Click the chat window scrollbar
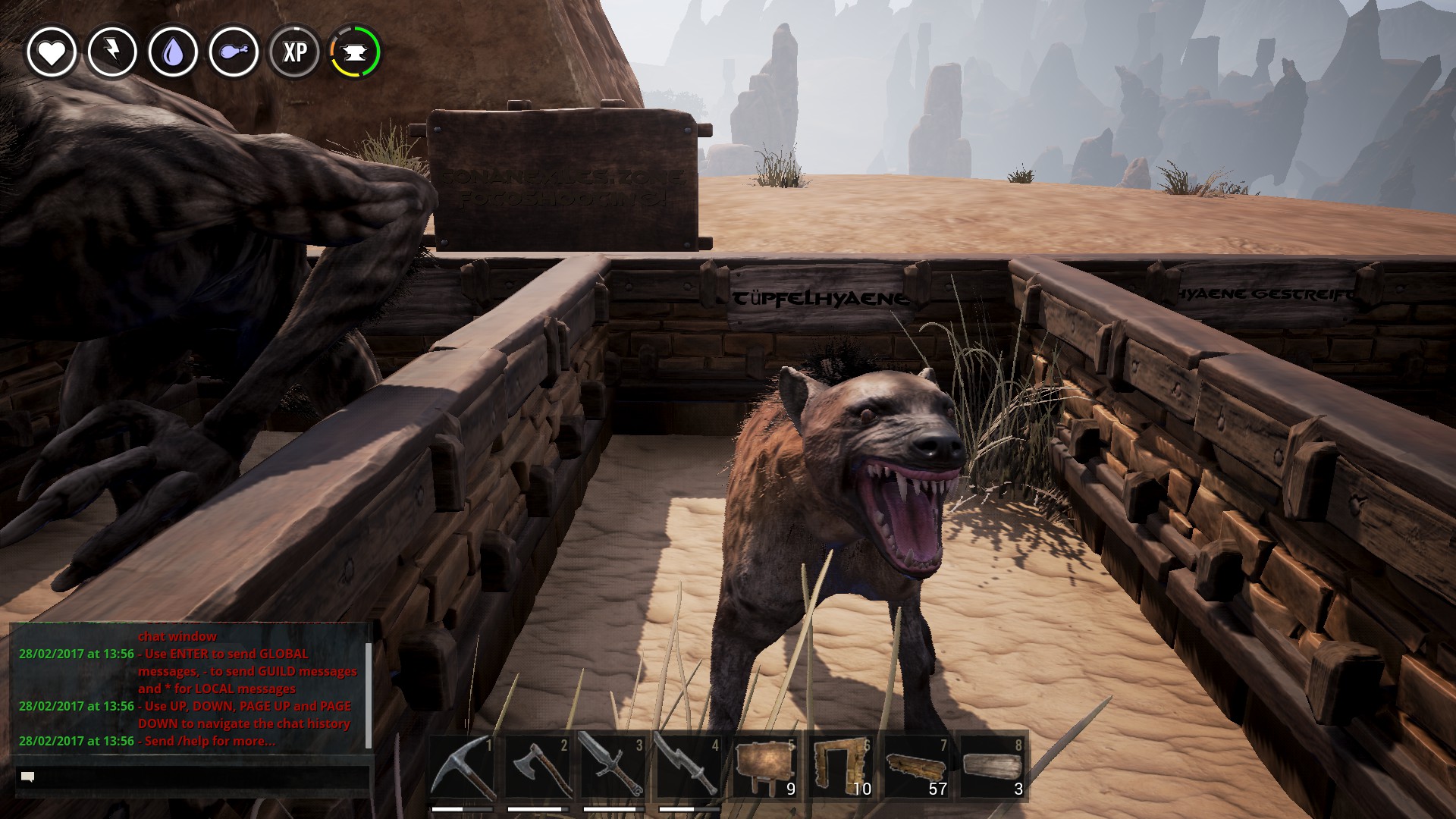 tap(369, 694)
